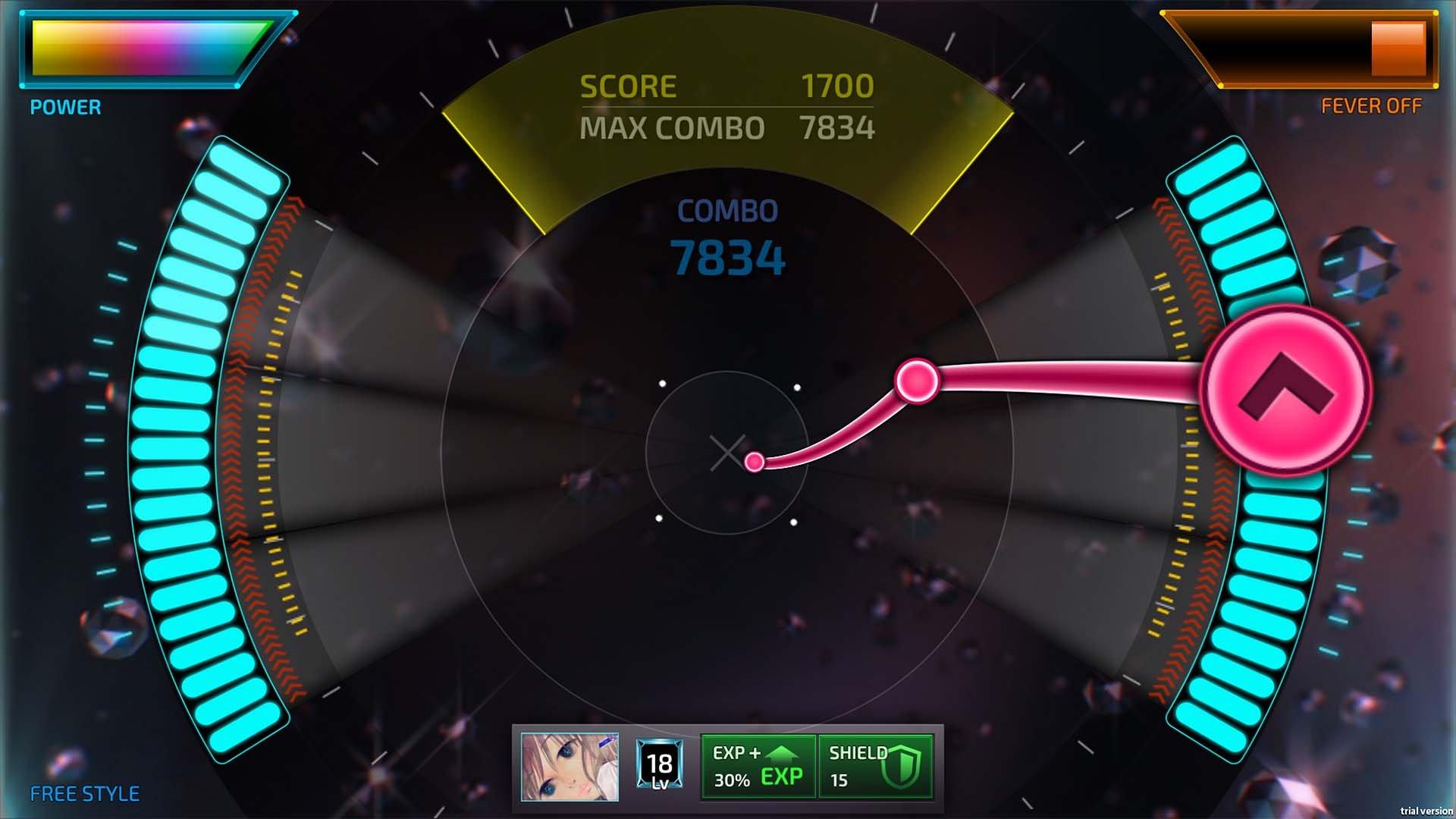Open the EXP + 30% panel
Viewport: 1456px width, 819px height.
pyautogui.click(x=758, y=765)
